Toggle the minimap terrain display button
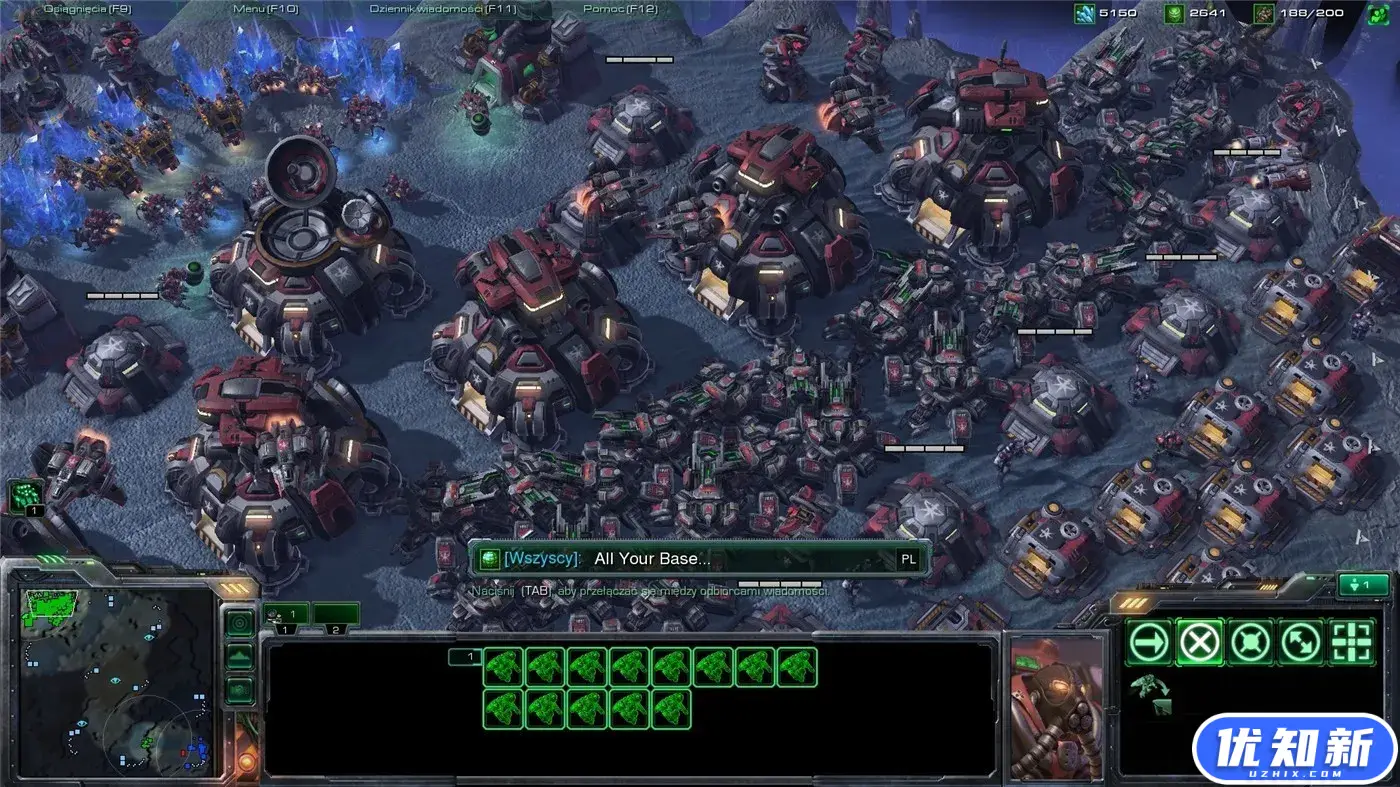Screen dimensions: 1400x787 (x=239, y=657)
